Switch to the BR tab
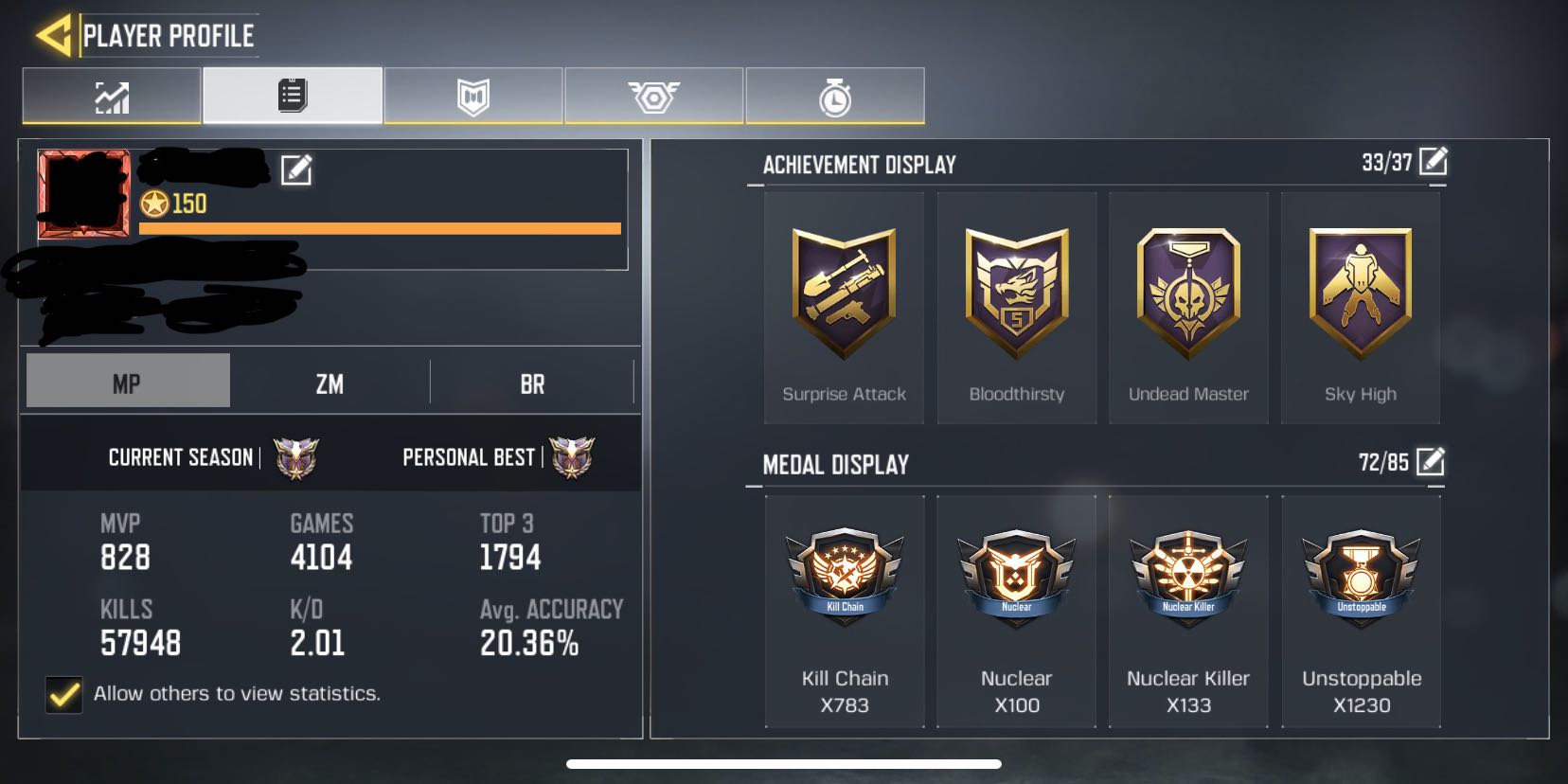This screenshot has width=1568, height=784. point(533,380)
